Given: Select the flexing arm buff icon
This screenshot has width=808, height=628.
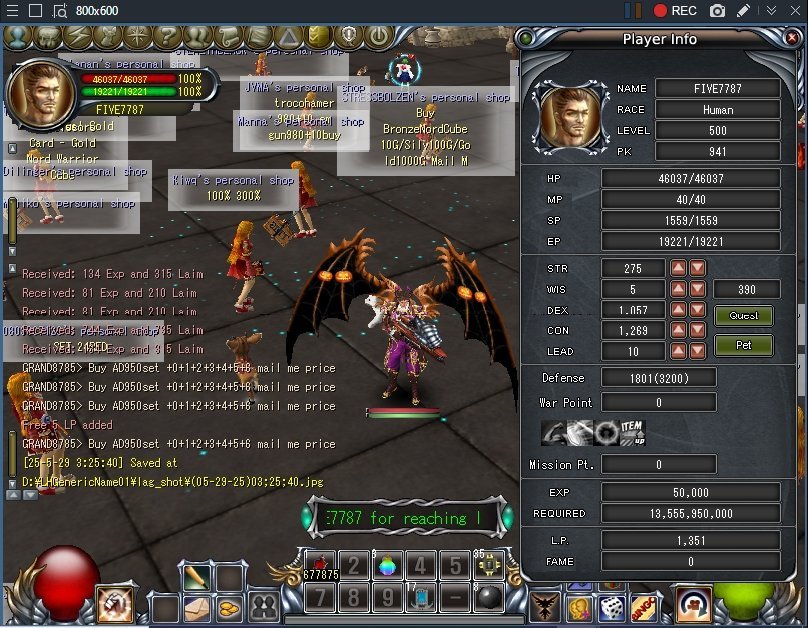Looking at the screenshot, I should coord(555,433).
